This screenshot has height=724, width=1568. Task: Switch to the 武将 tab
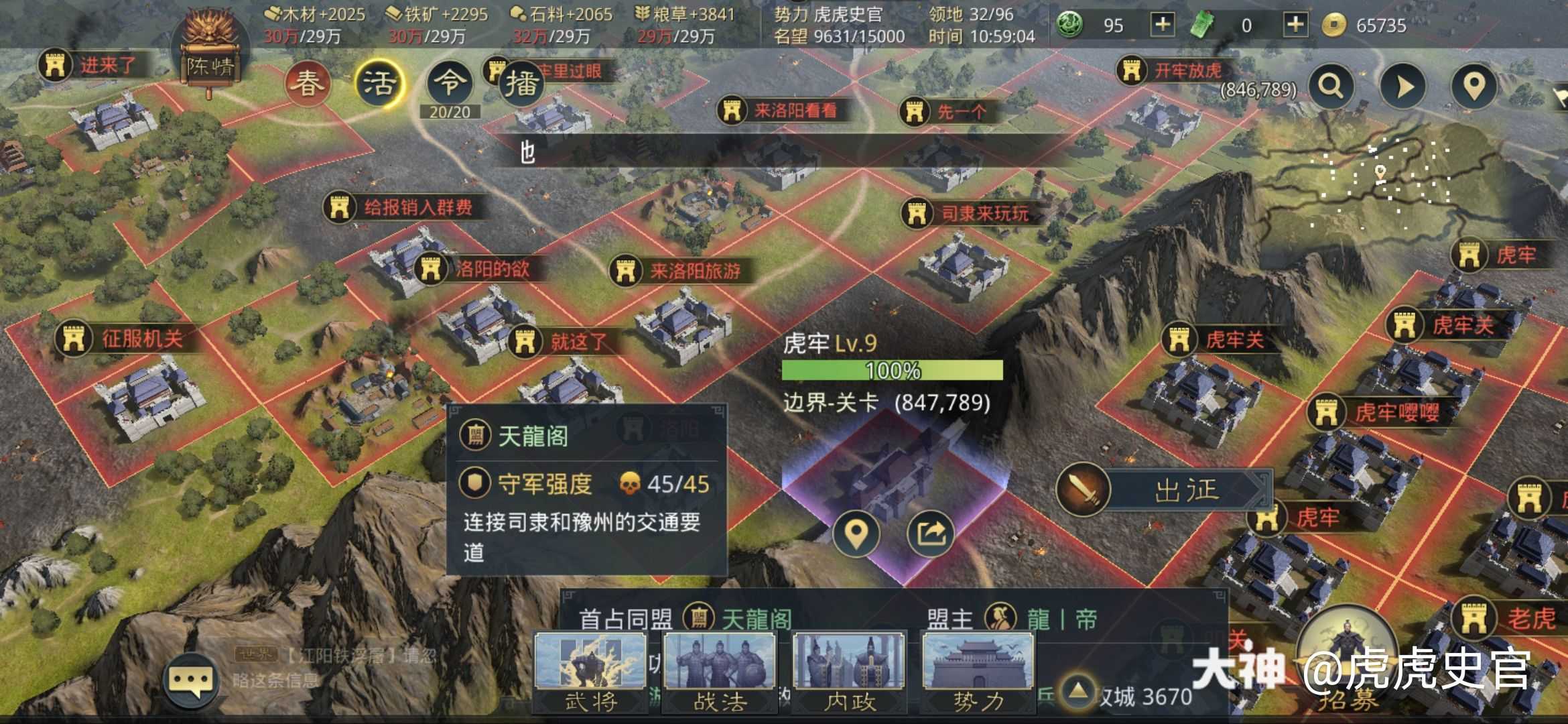(590, 670)
